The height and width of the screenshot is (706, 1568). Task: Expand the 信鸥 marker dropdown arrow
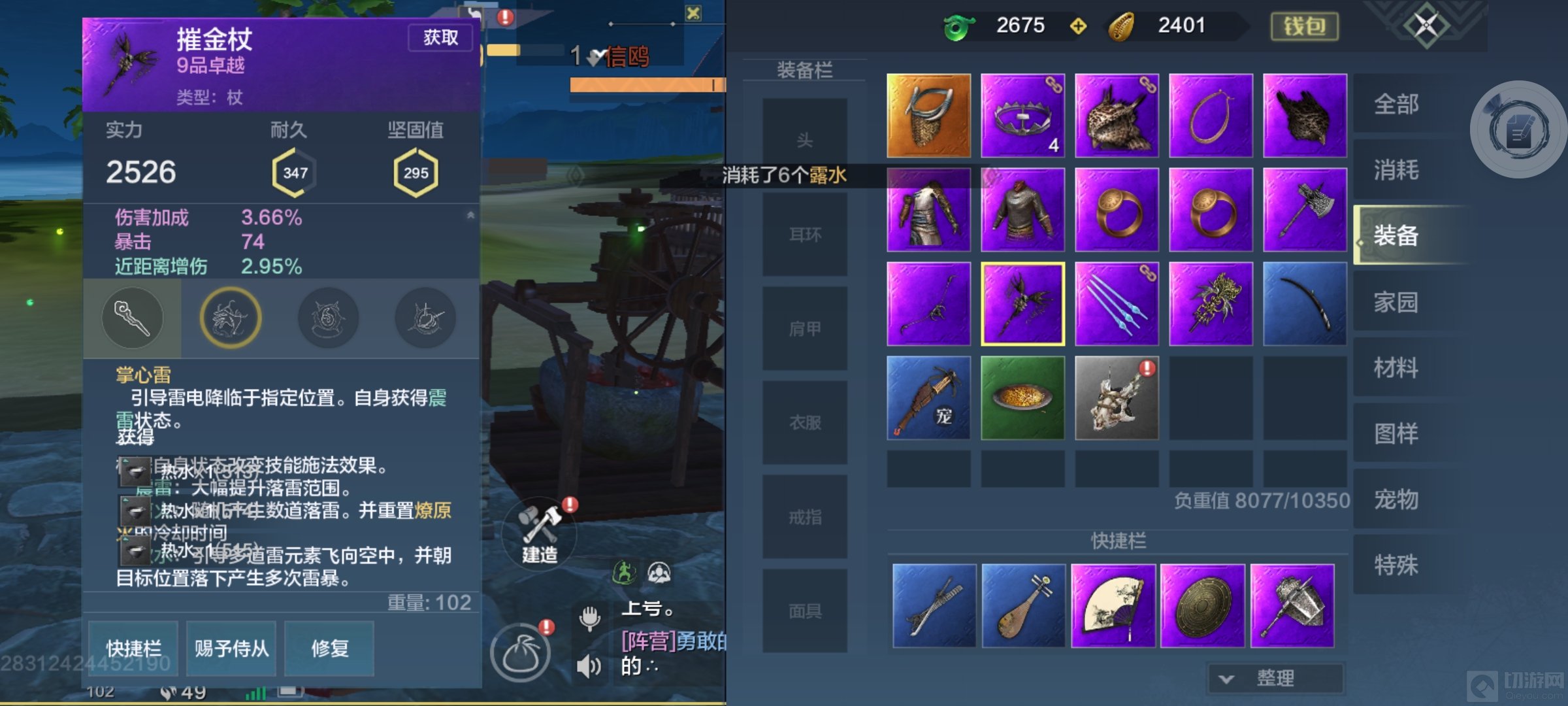595,56
